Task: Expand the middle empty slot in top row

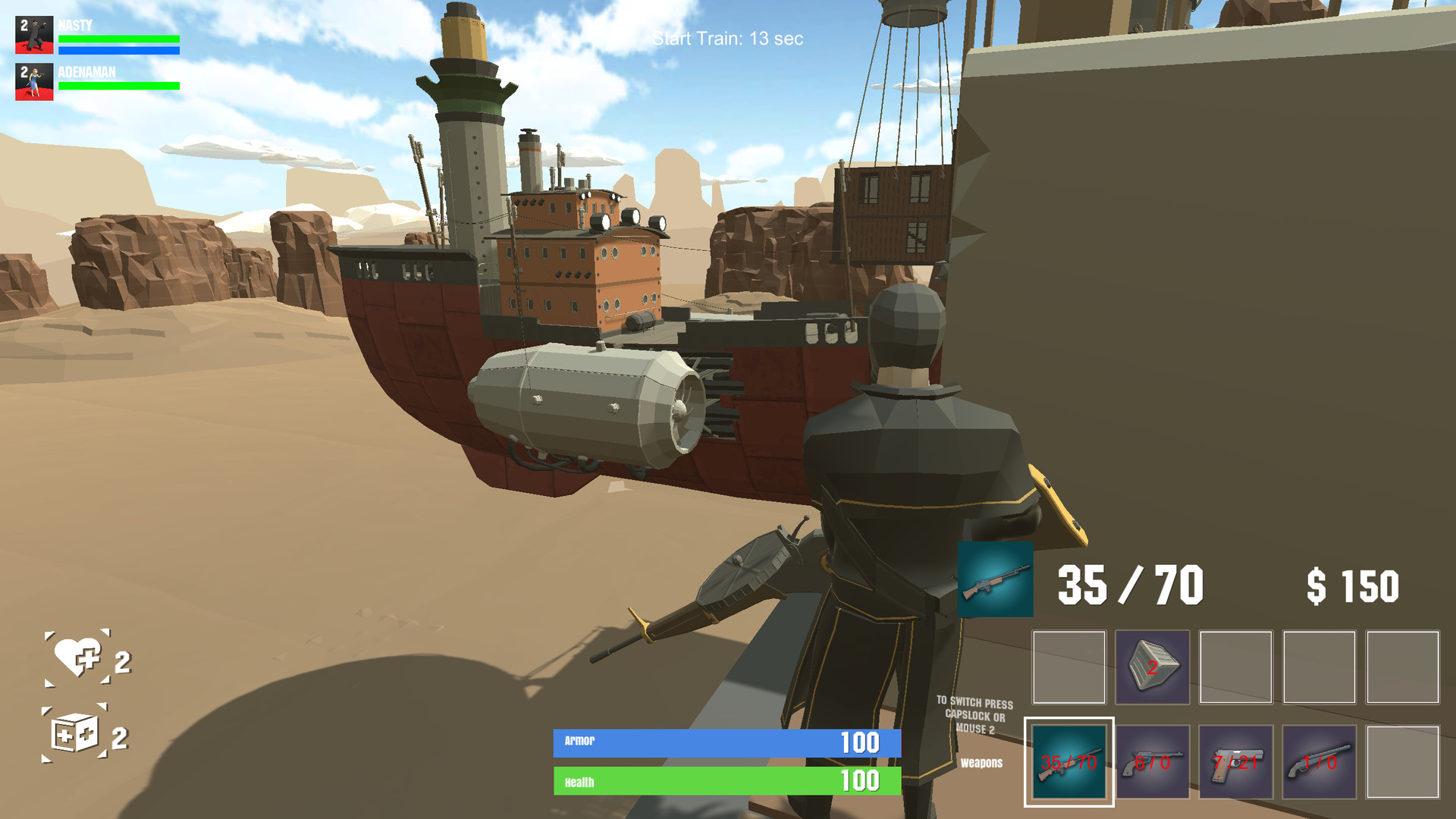Action: [1237, 667]
